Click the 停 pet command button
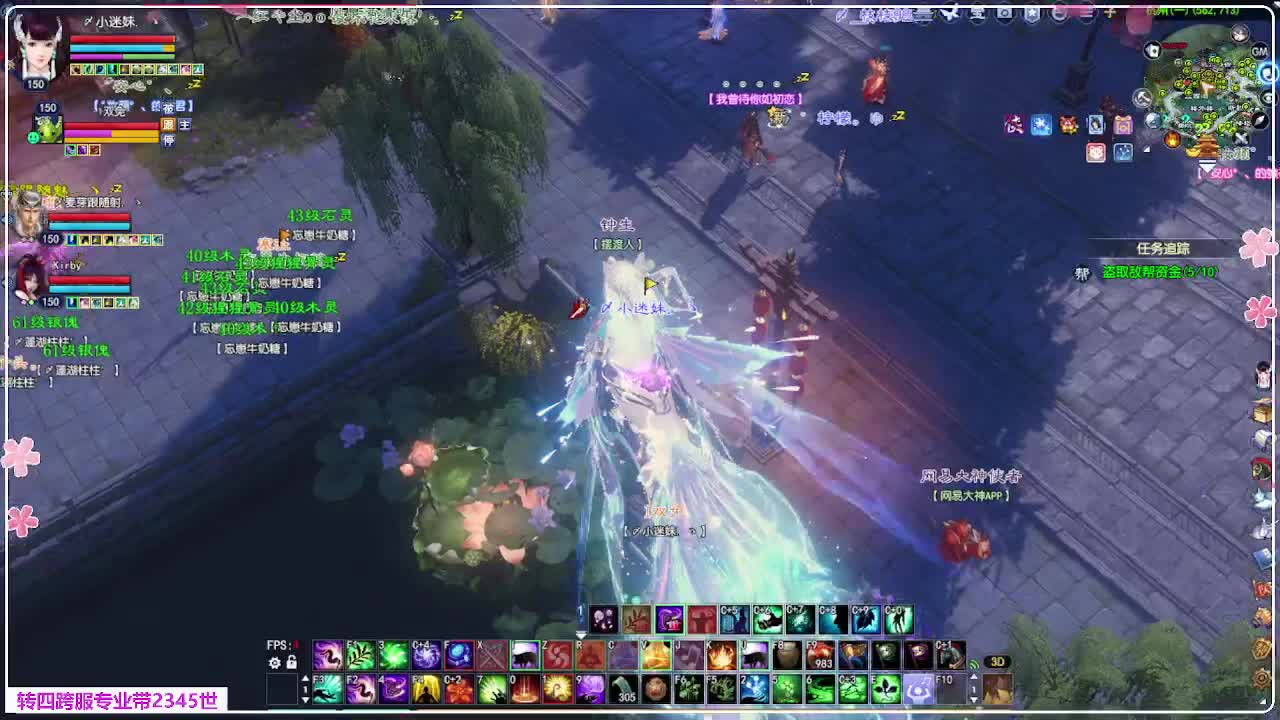Screen dimensions: 1280x720 [x=170, y=139]
